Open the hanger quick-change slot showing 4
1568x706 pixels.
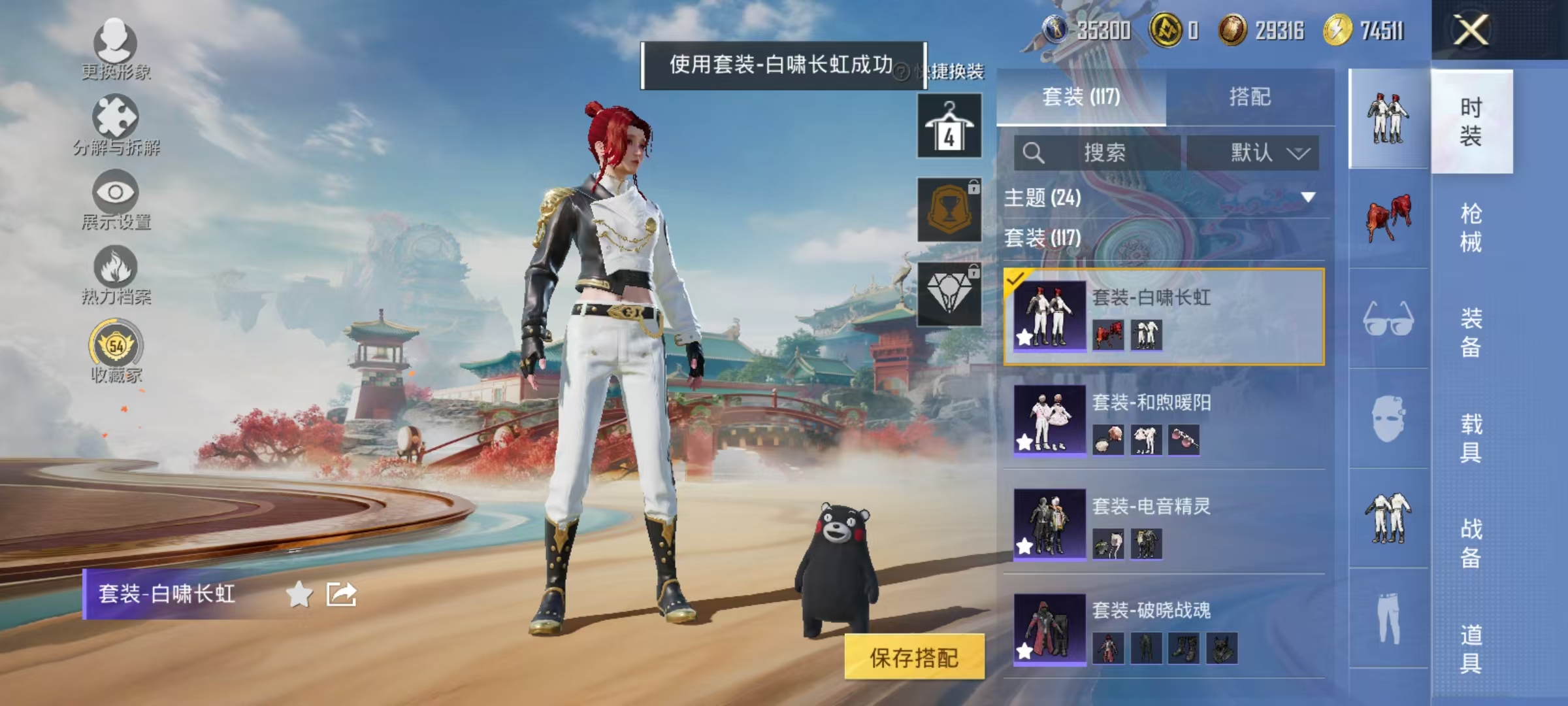pyautogui.click(x=949, y=126)
